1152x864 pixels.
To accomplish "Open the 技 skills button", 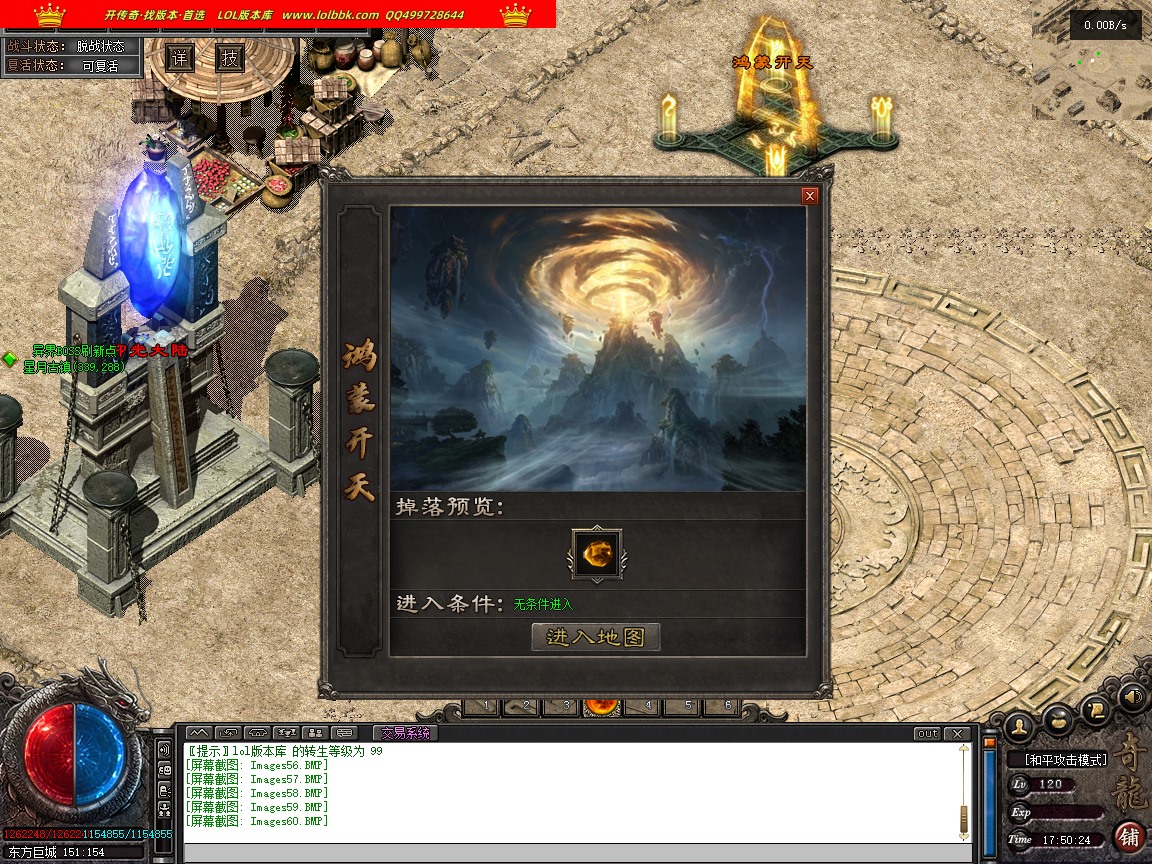I will pos(230,58).
